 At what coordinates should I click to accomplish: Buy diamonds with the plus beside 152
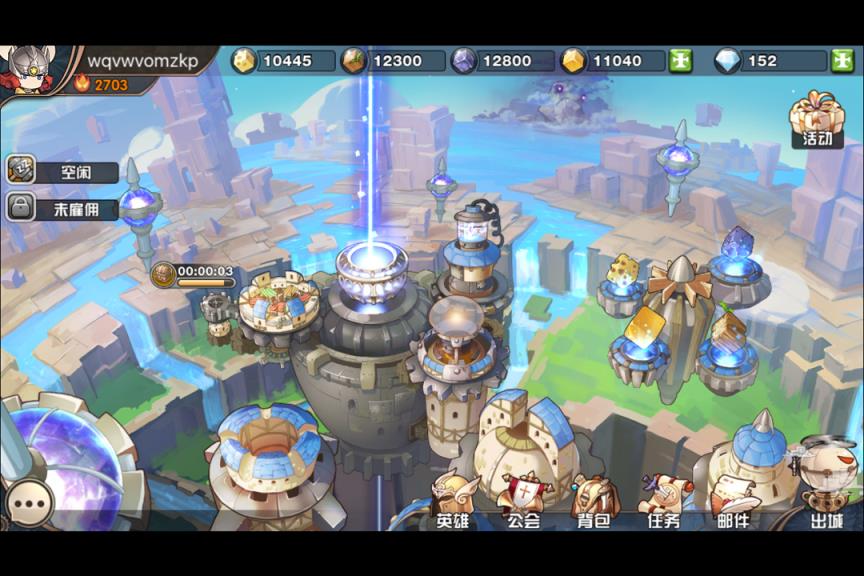842,61
